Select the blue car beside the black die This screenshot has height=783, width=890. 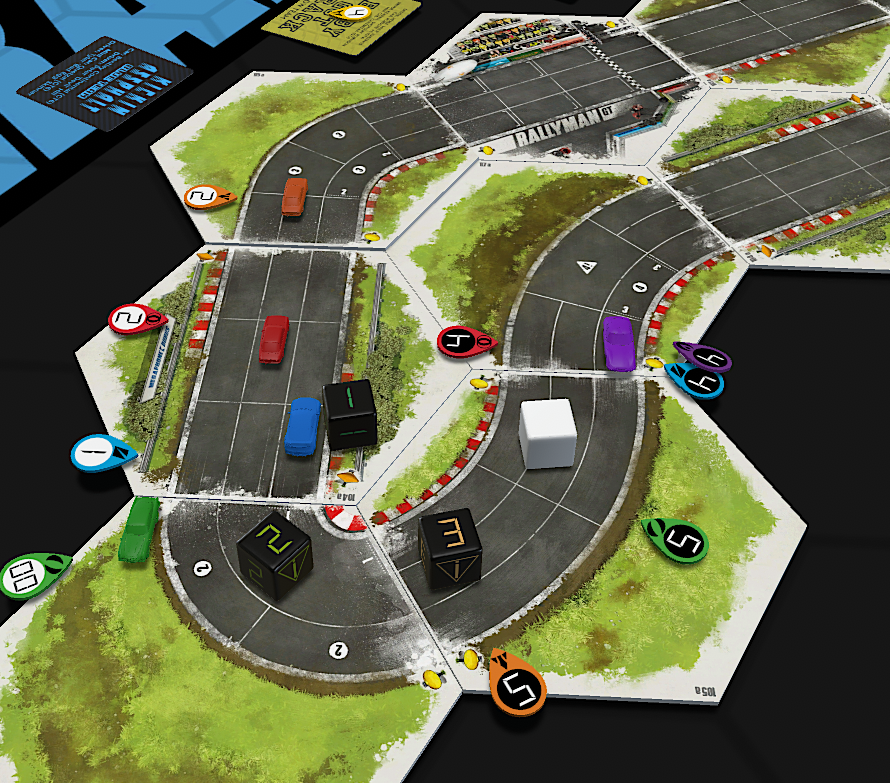(302, 426)
